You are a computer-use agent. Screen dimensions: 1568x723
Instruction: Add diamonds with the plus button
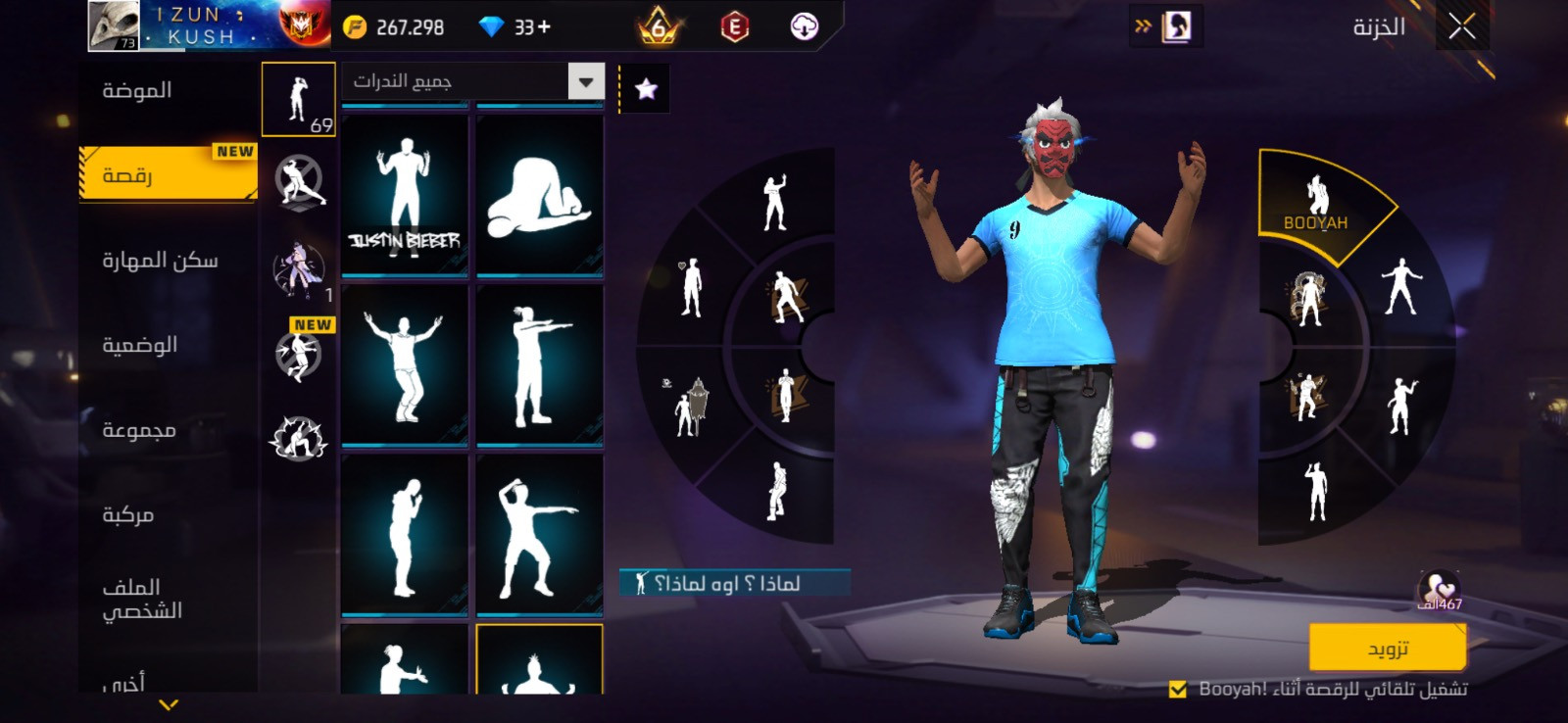pyautogui.click(x=544, y=27)
